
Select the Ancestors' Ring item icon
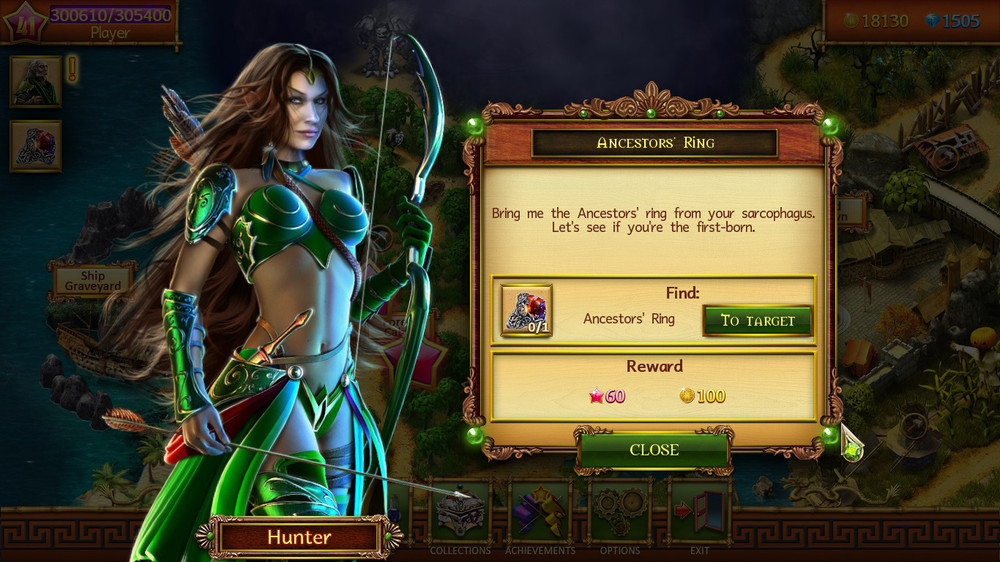(526, 310)
